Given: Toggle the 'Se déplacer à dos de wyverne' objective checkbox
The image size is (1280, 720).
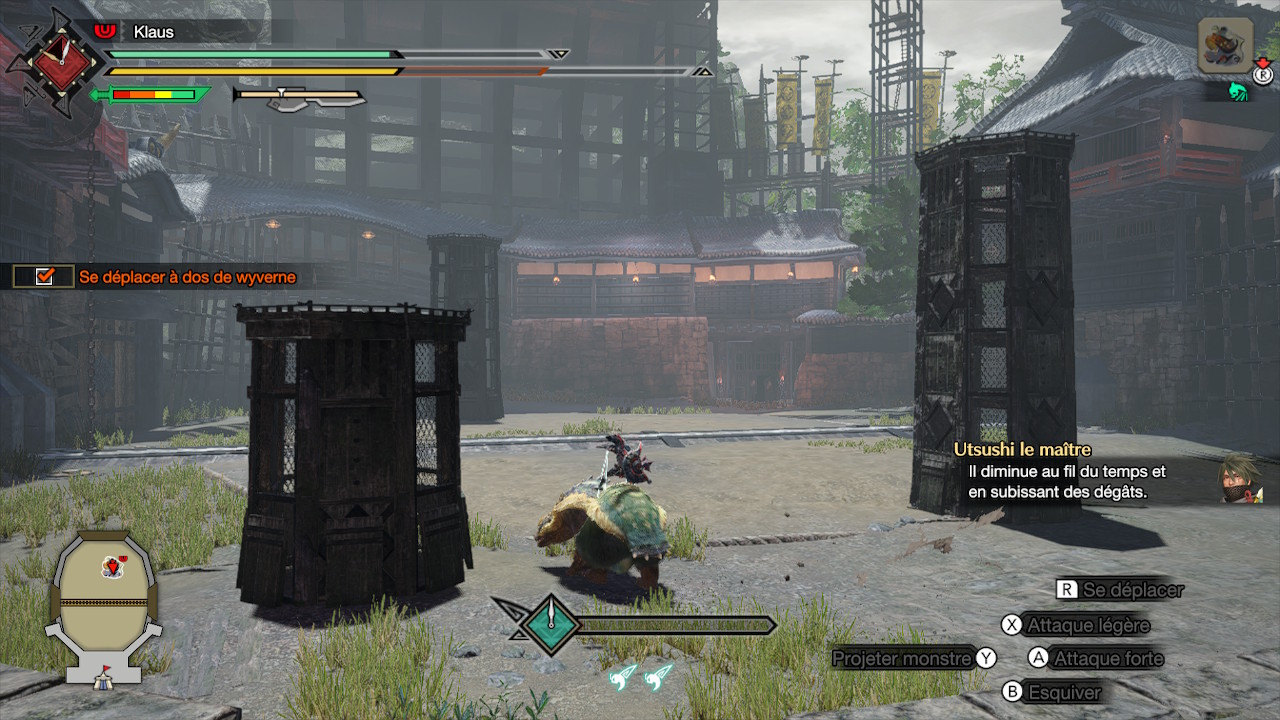Looking at the screenshot, I should click(x=44, y=277).
